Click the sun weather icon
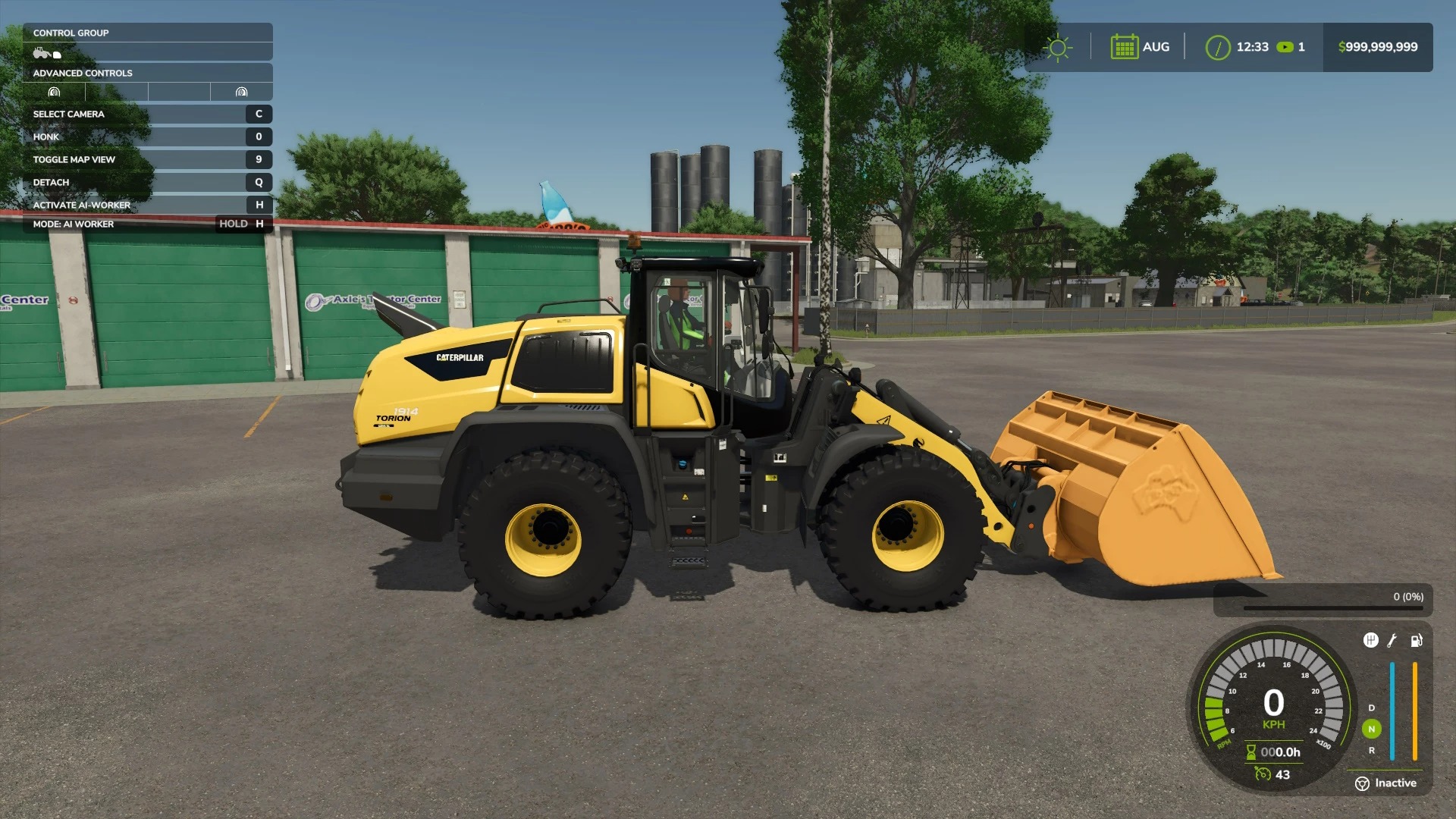The width and height of the screenshot is (1456, 819). tap(1057, 47)
